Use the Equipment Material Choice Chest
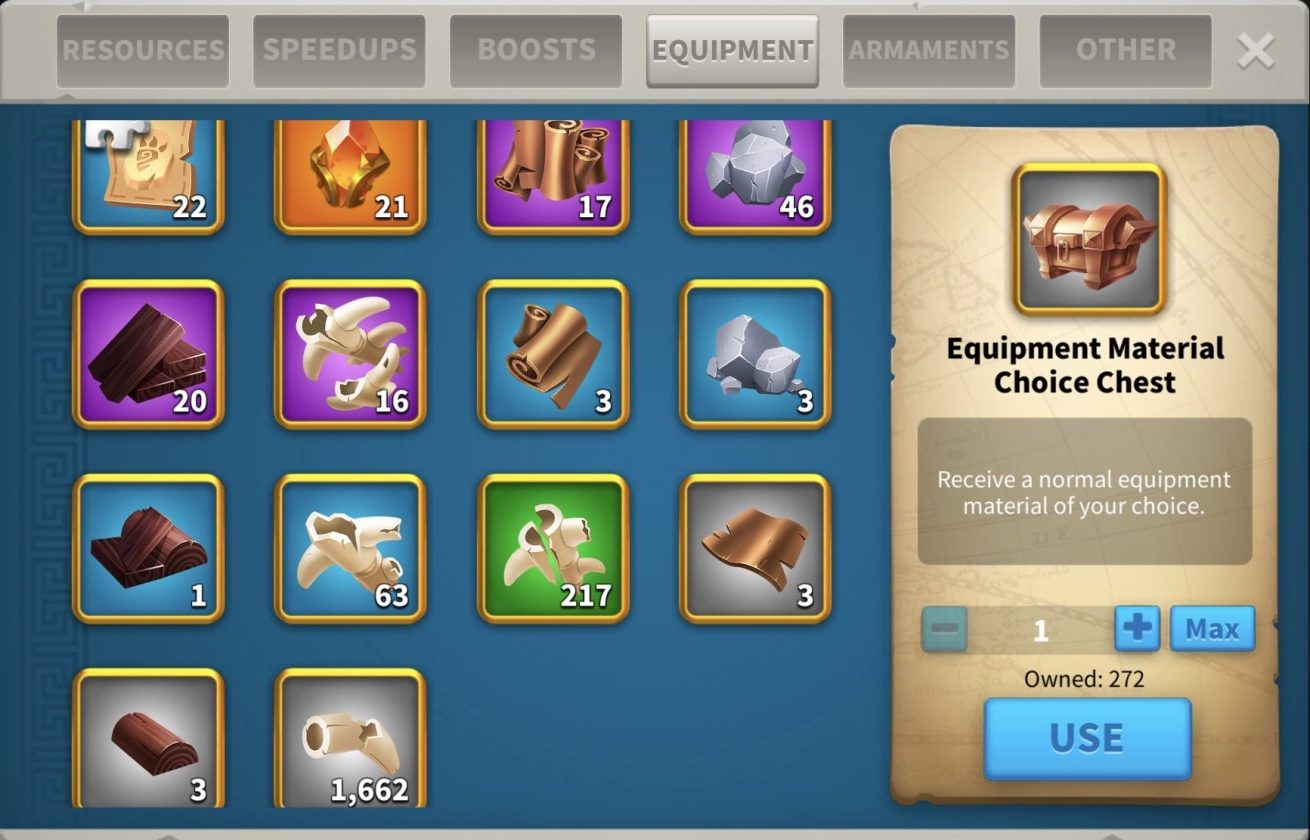 tap(1087, 738)
